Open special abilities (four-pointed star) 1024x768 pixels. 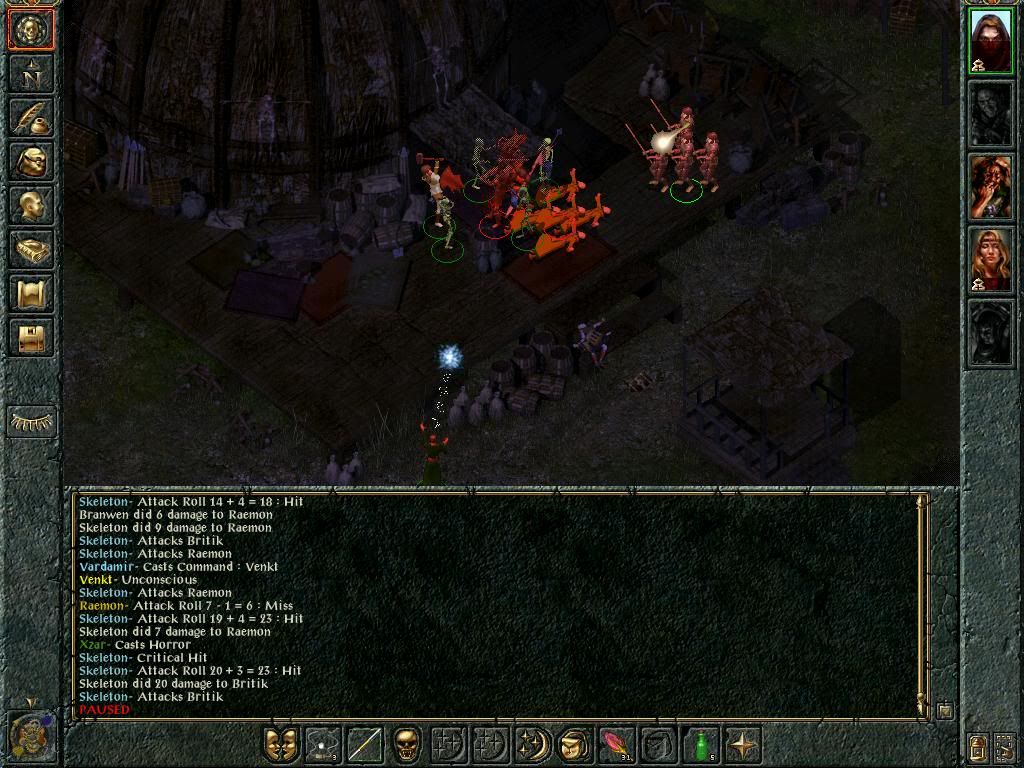coord(743,745)
